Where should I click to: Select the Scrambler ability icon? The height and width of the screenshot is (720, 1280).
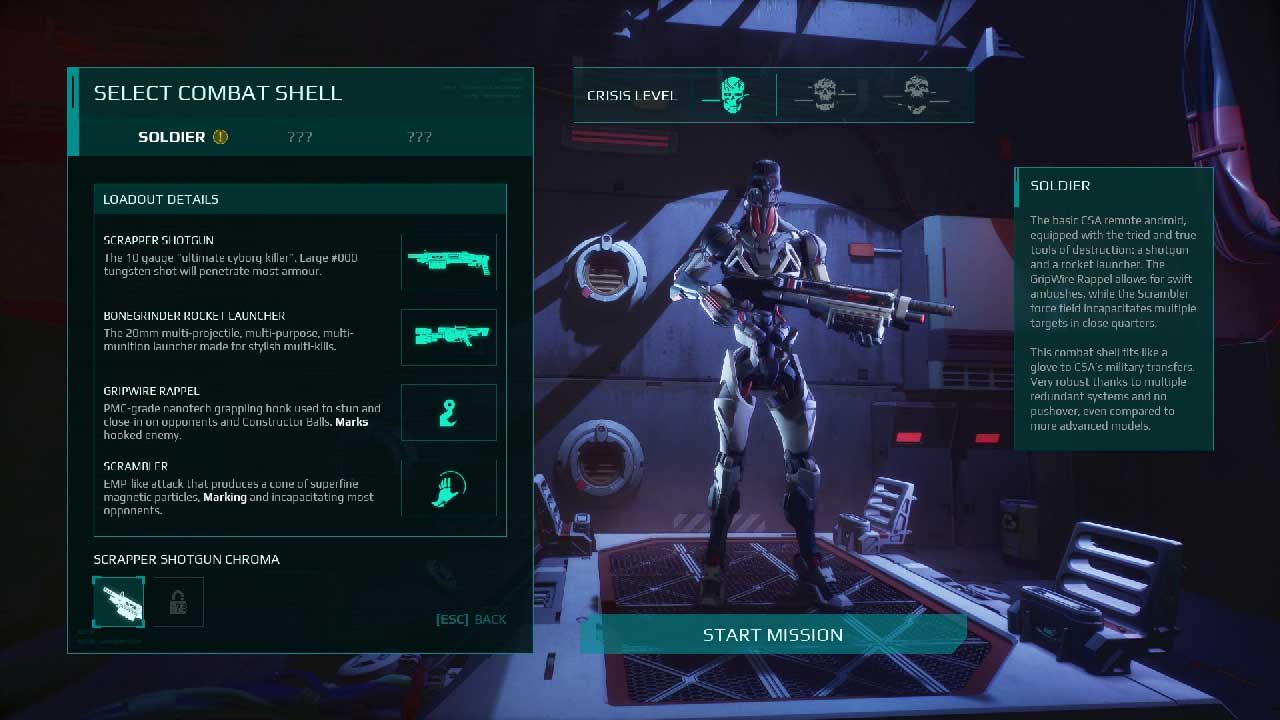click(449, 487)
